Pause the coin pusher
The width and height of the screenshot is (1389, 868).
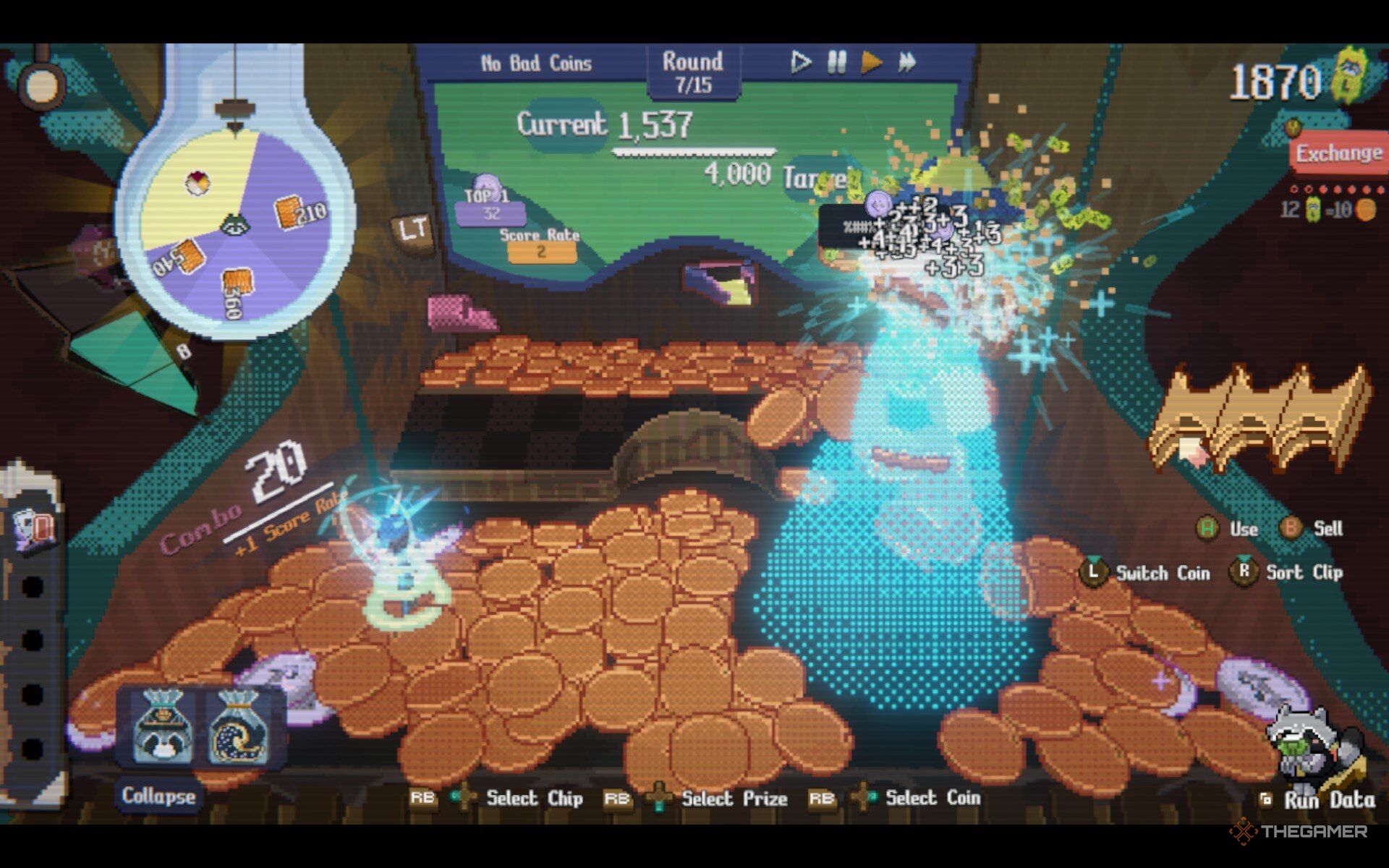(836, 62)
